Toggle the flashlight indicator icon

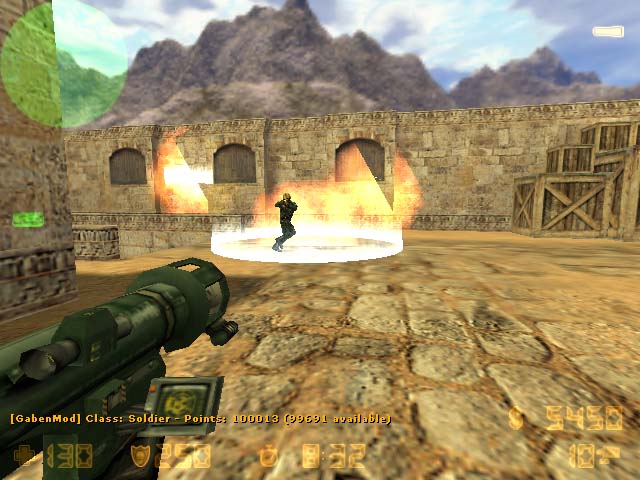(607, 32)
